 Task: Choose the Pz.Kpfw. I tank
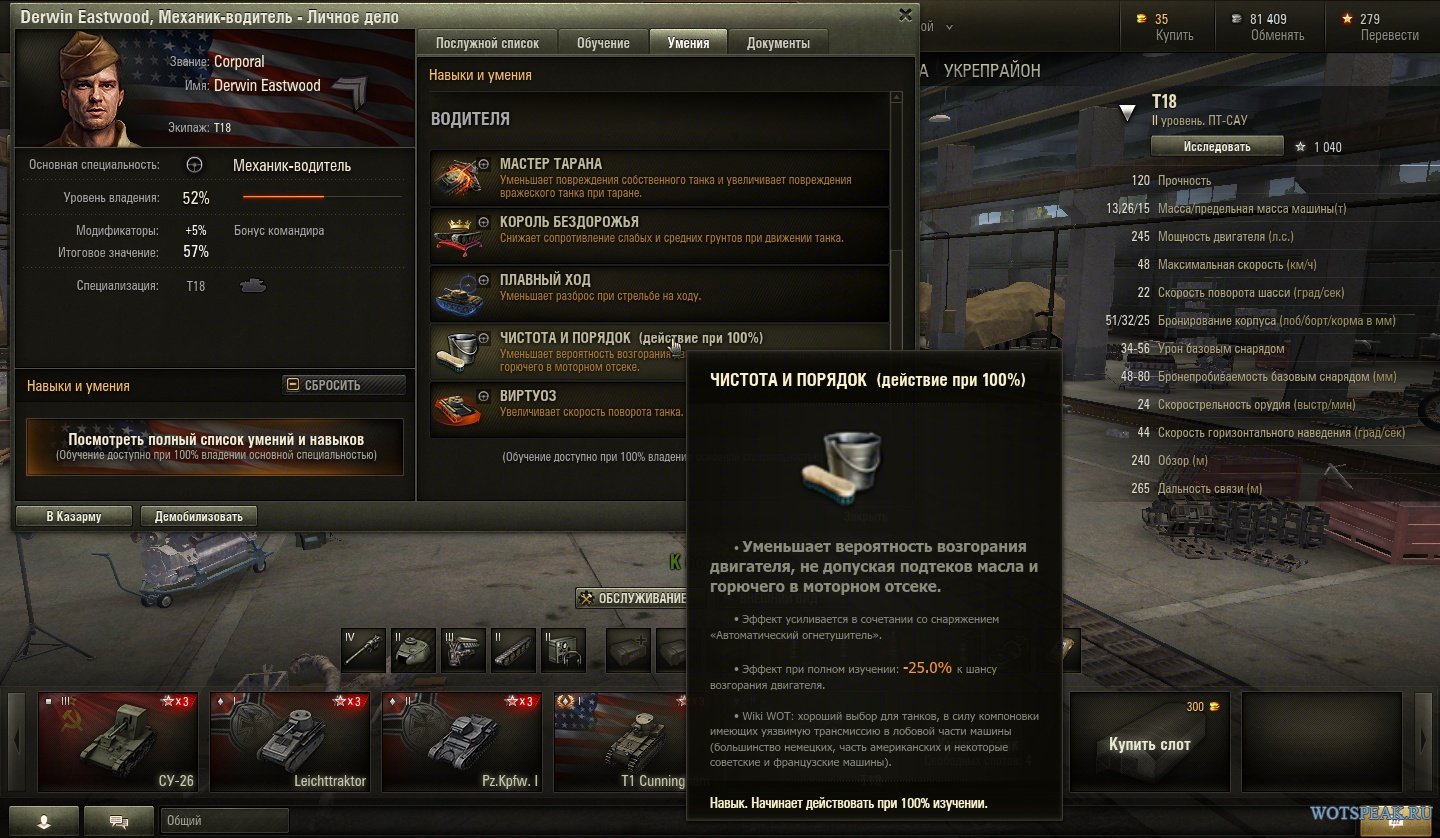click(x=462, y=741)
